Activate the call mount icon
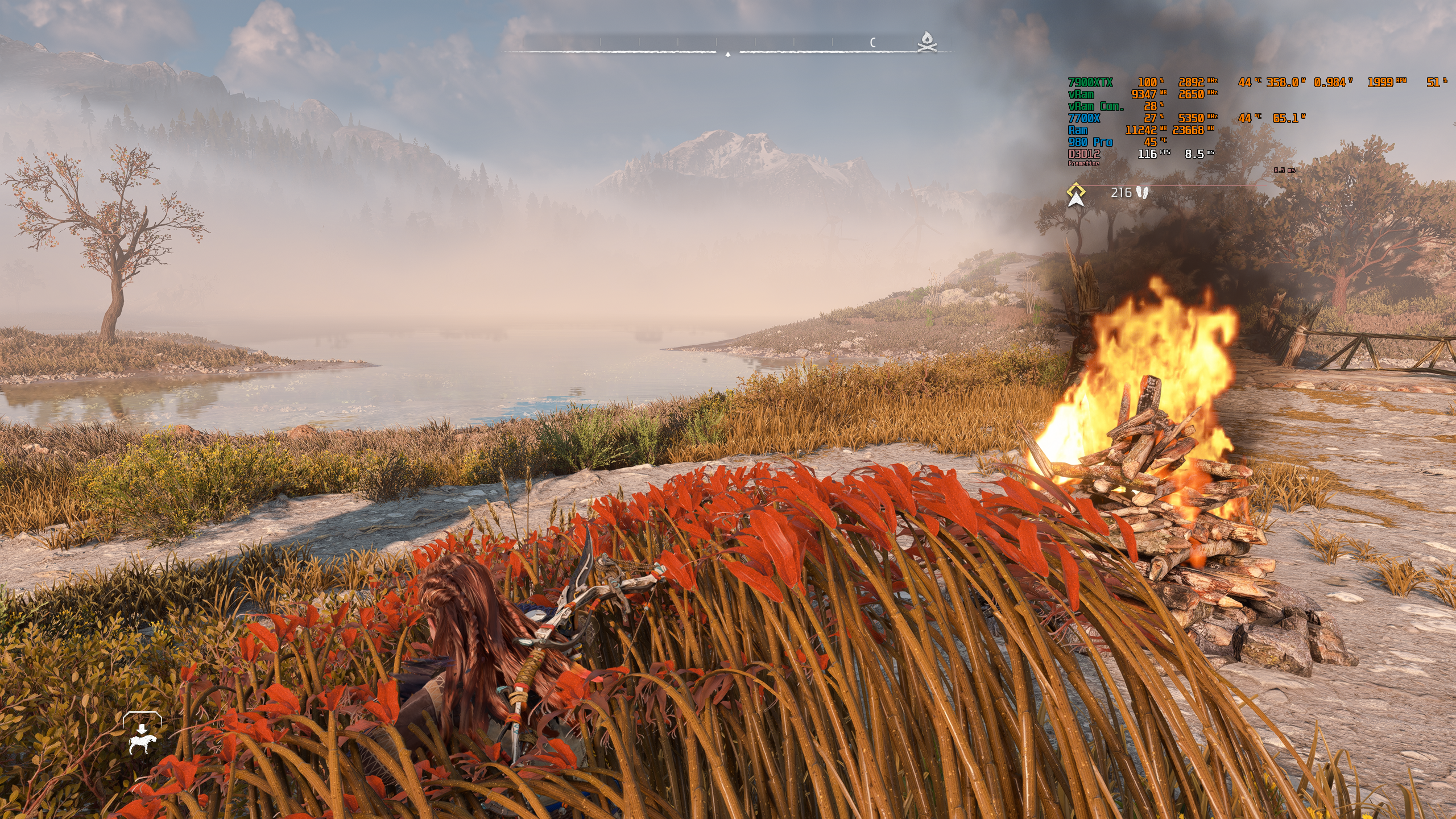The image size is (1456, 819). pyautogui.click(x=142, y=737)
